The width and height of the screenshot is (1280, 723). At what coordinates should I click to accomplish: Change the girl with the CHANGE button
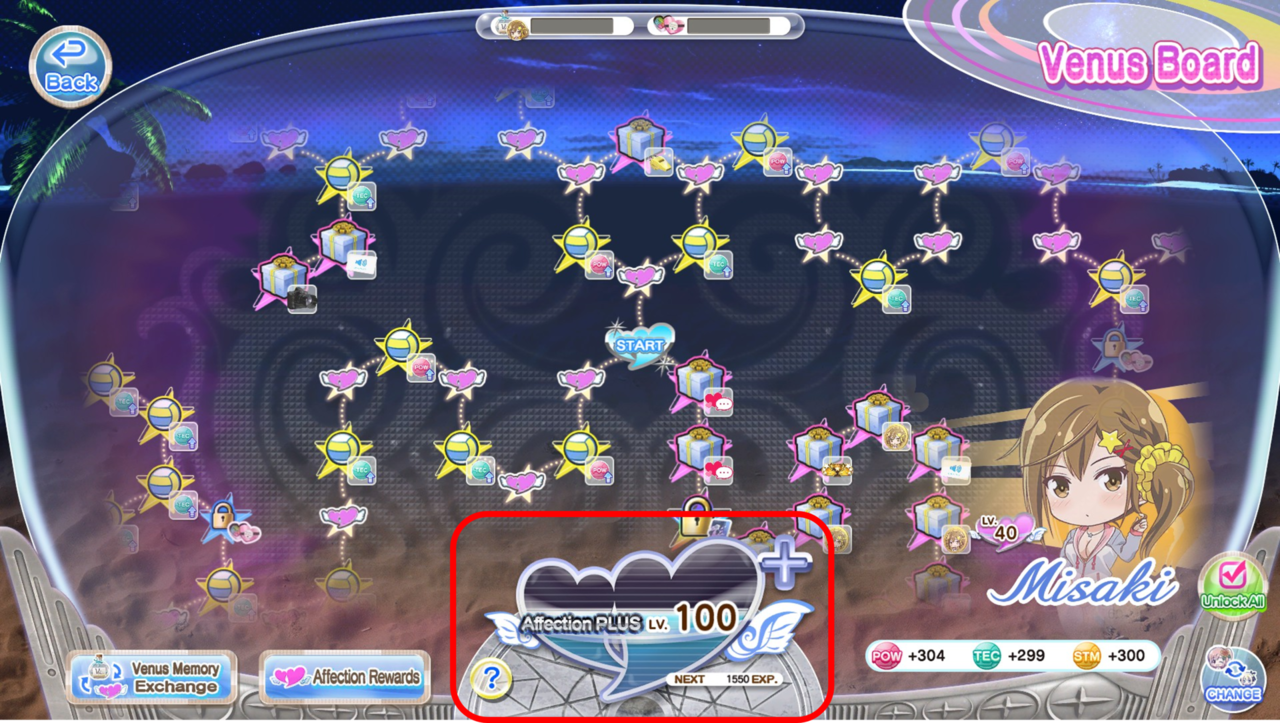coord(1232,675)
